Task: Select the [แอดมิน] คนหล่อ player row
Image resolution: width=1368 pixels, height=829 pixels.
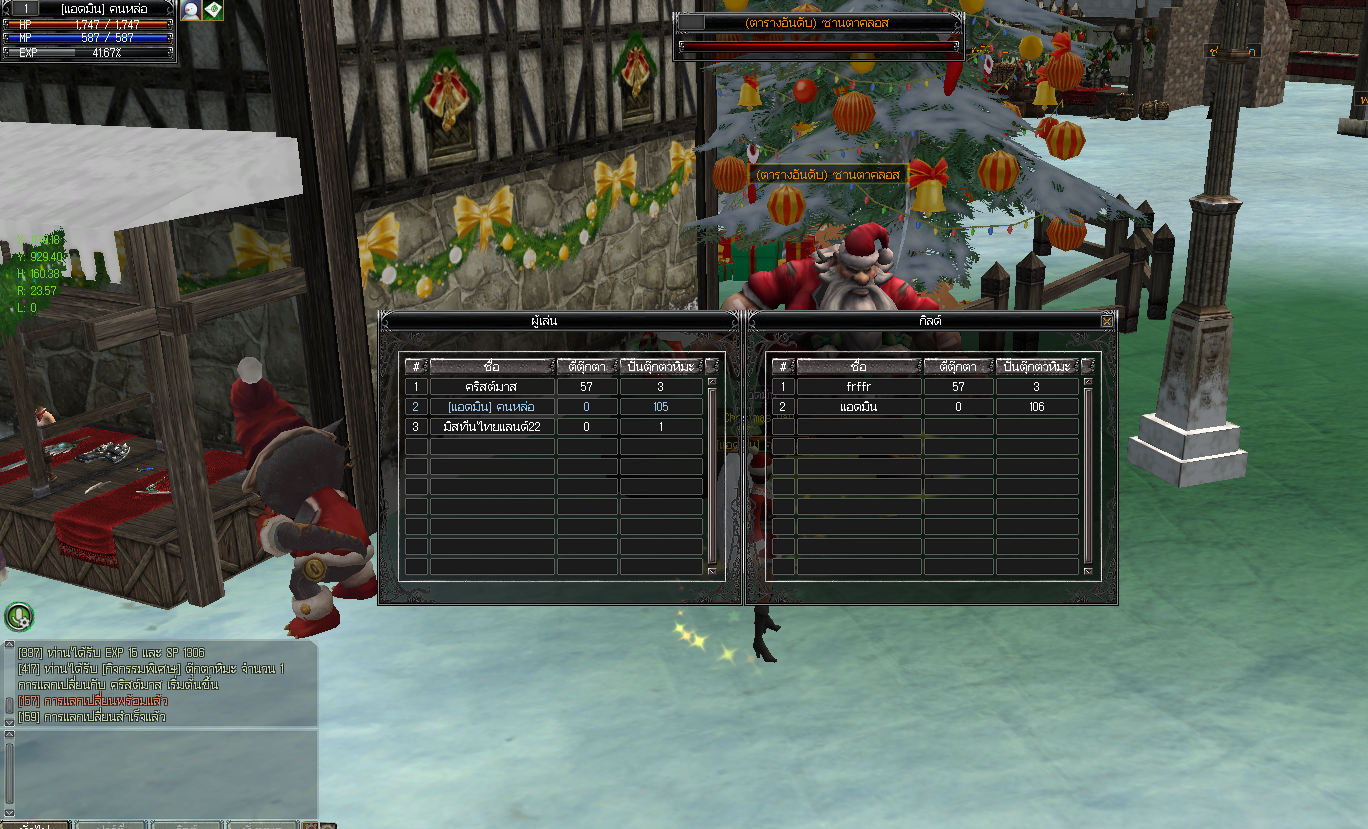Action: [492, 407]
